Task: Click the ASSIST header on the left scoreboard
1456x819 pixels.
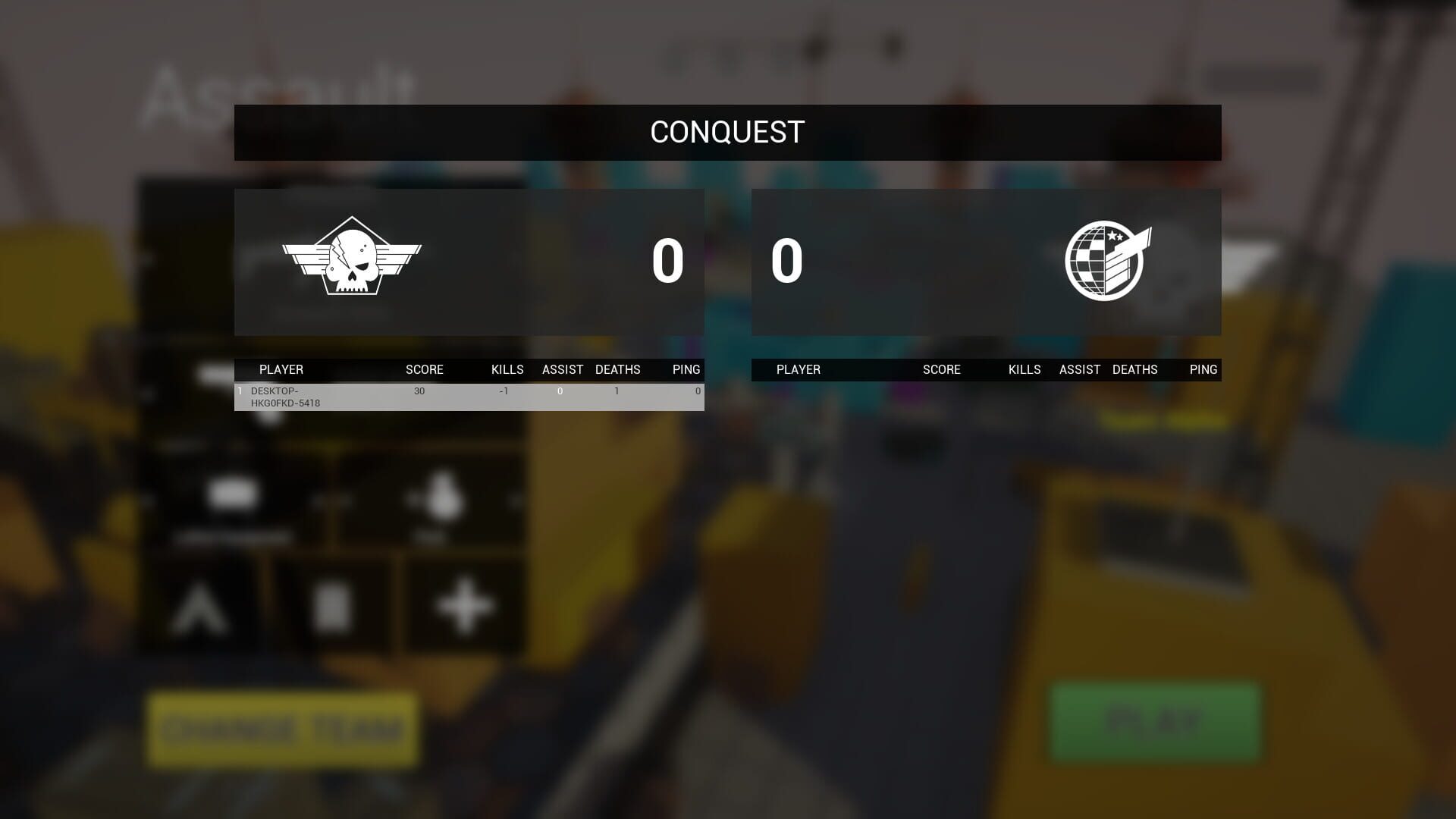Action: click(x=562, y=369)
